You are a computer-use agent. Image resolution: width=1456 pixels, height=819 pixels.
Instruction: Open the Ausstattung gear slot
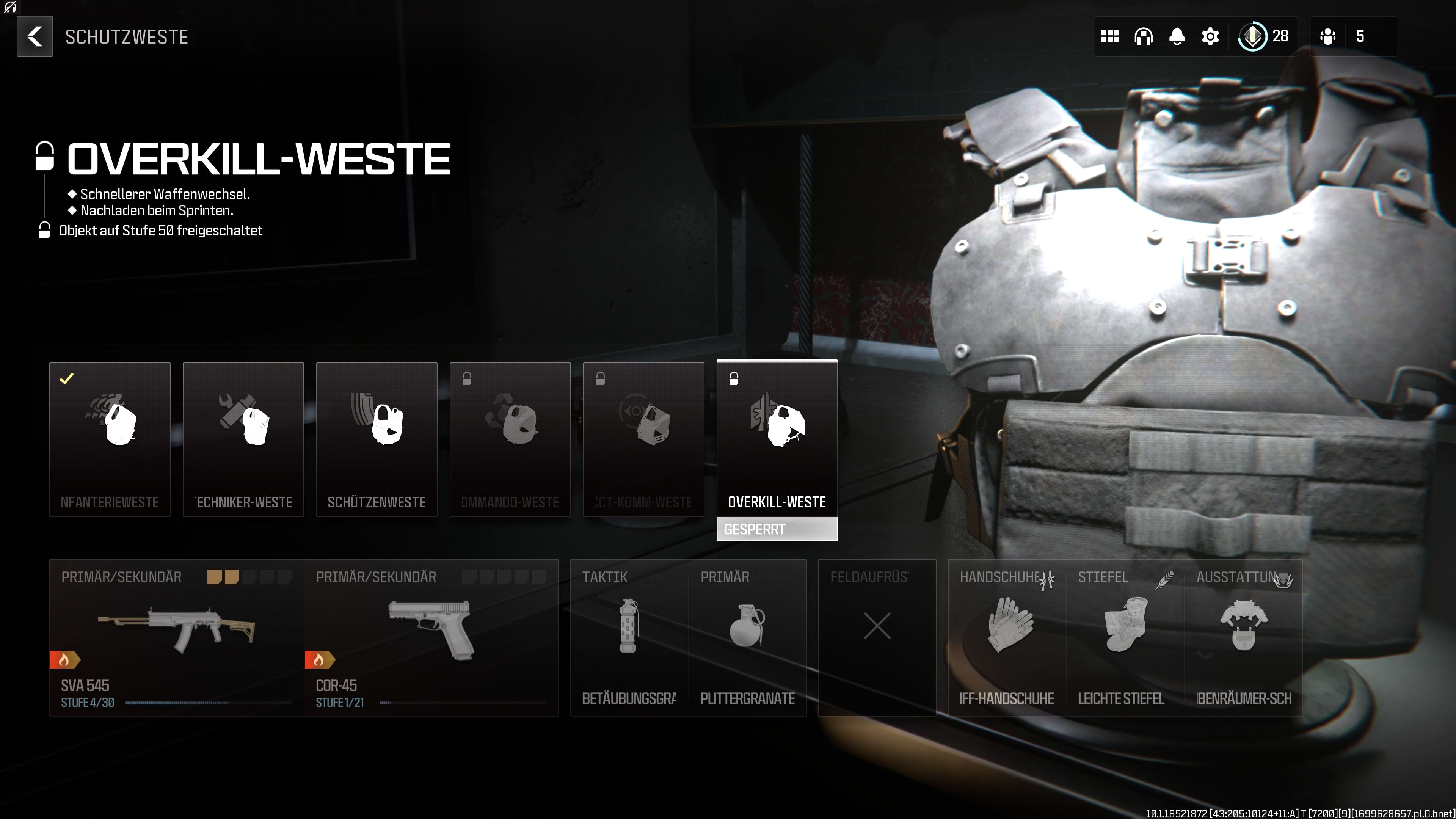(1243, 637)
